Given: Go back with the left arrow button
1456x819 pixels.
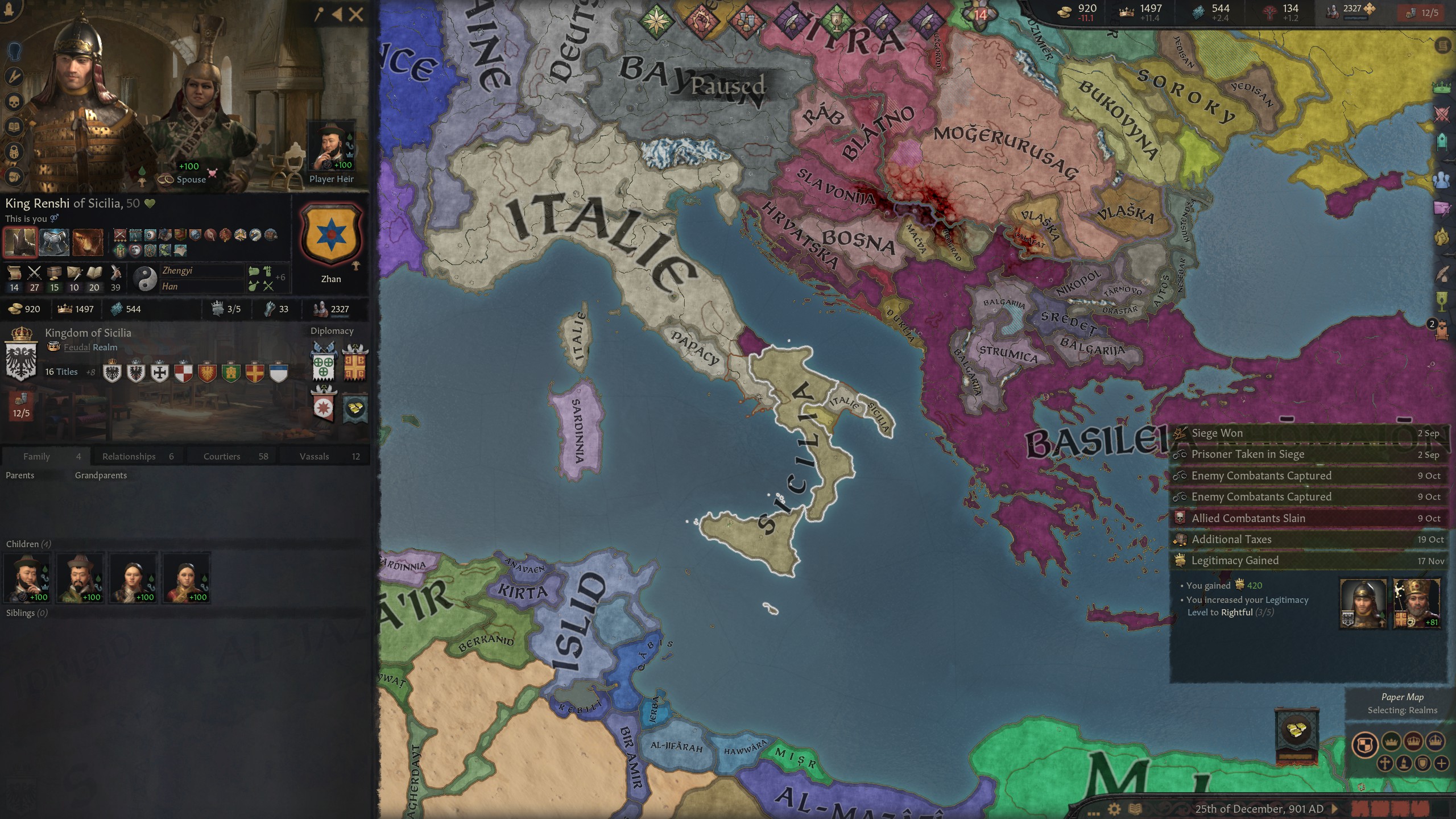Looking at the screenshot, I should tap(337, 15).
